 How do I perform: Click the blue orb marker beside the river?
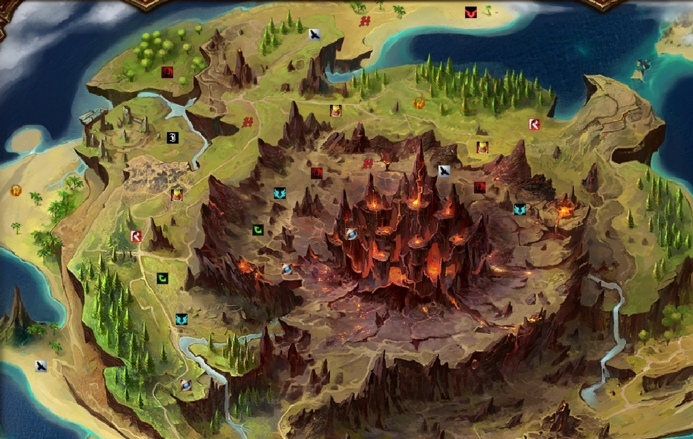pyautogui.click(x=186, y=384)
